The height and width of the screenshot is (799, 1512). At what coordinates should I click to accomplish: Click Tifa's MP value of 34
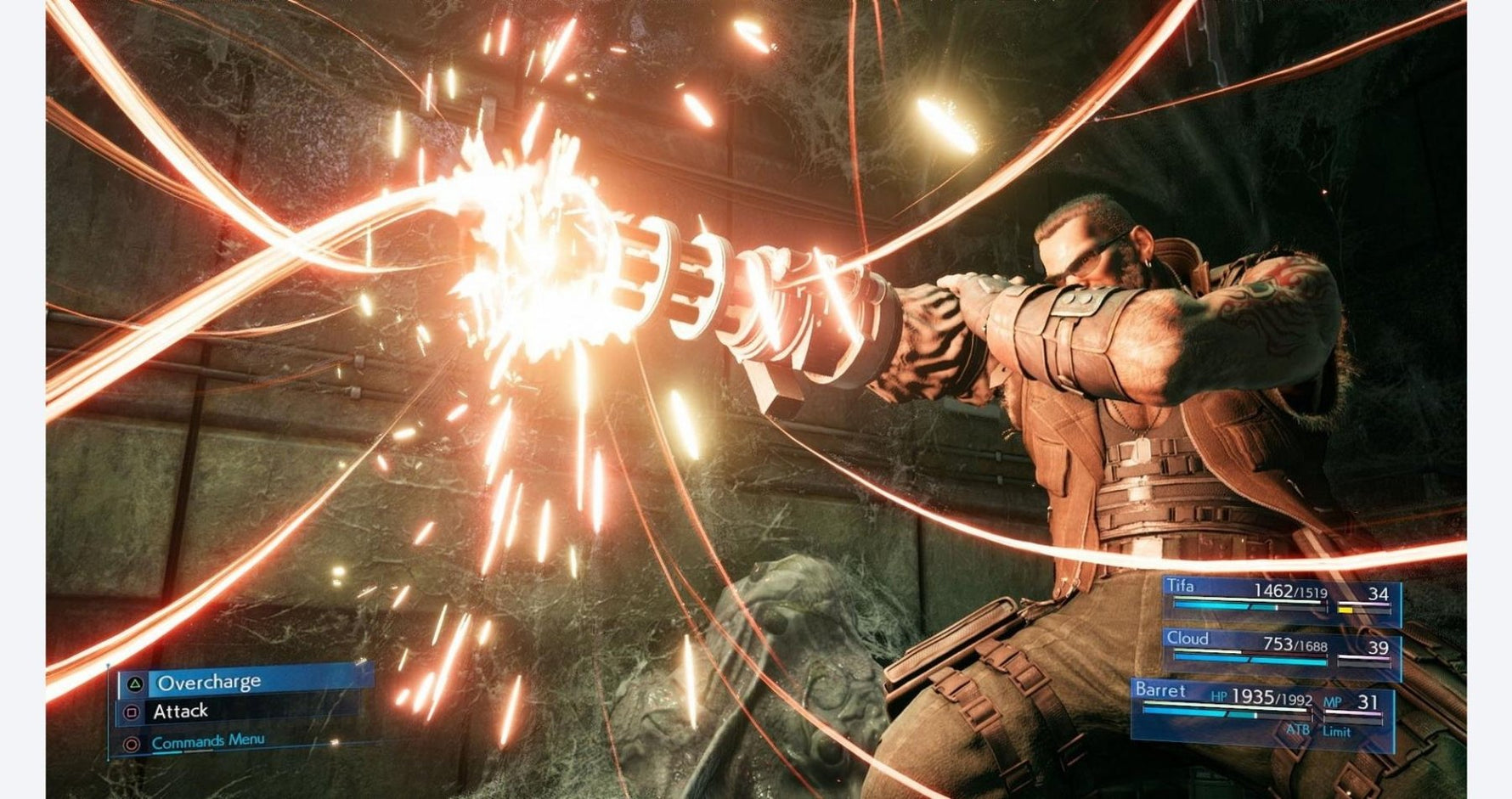1379,593
